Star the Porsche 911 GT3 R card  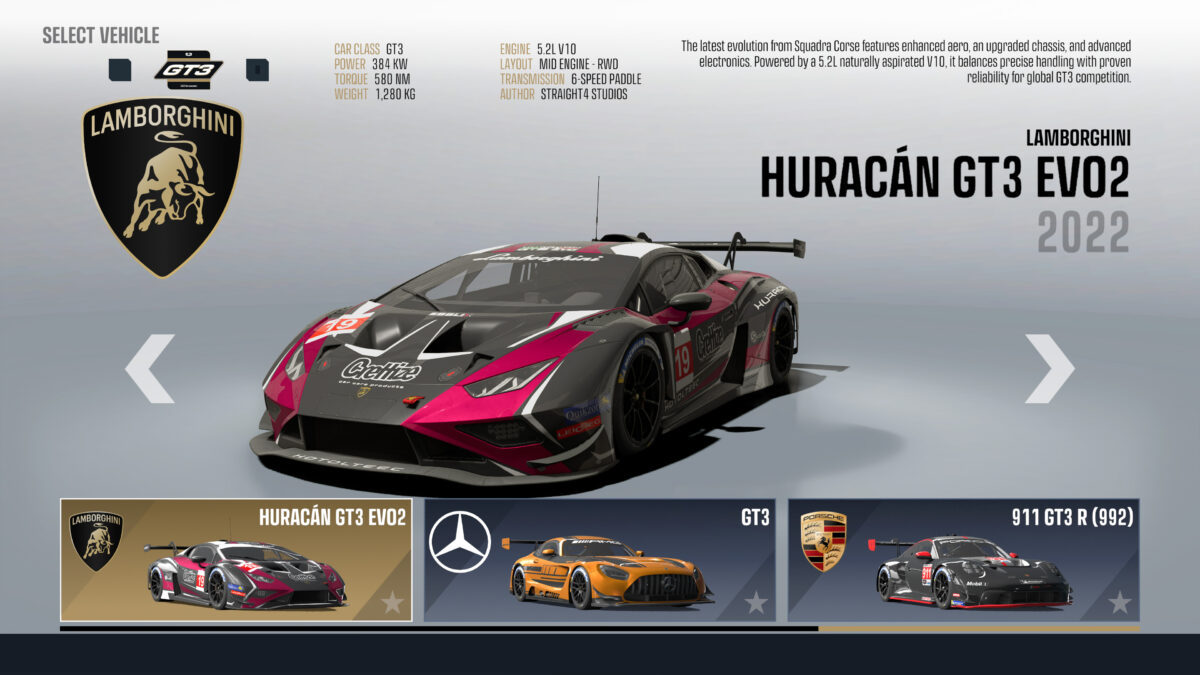pos(1120,602)
